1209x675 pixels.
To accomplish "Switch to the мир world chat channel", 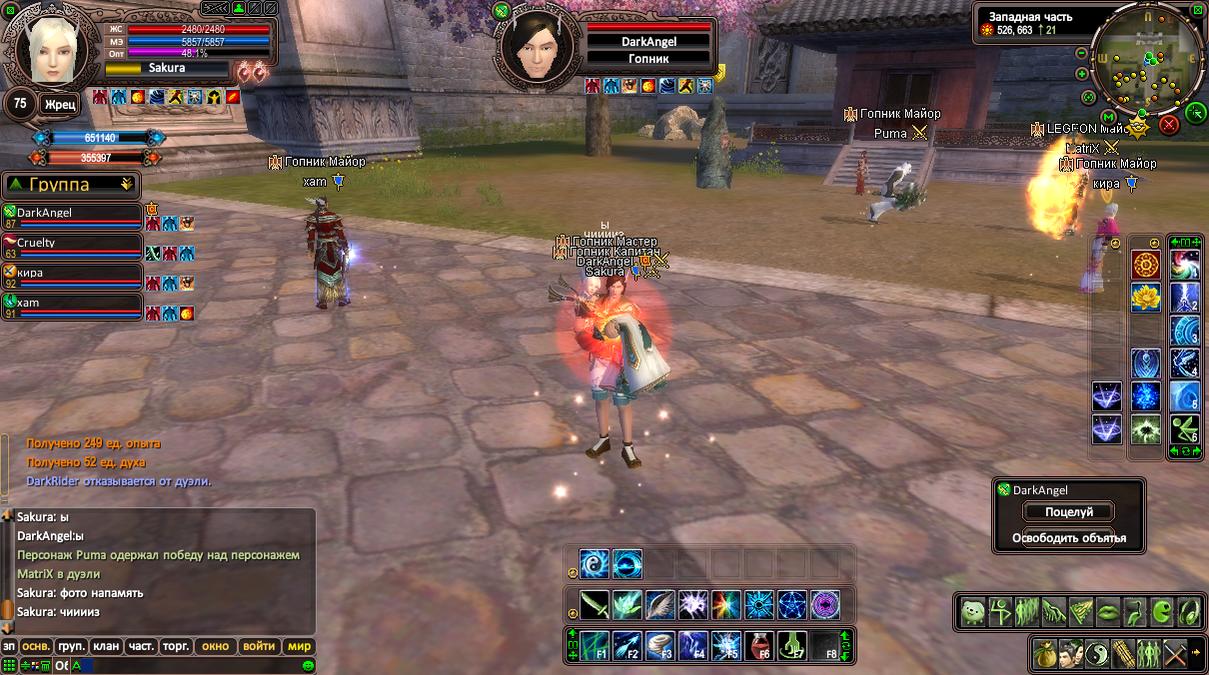I will [299, 646].
